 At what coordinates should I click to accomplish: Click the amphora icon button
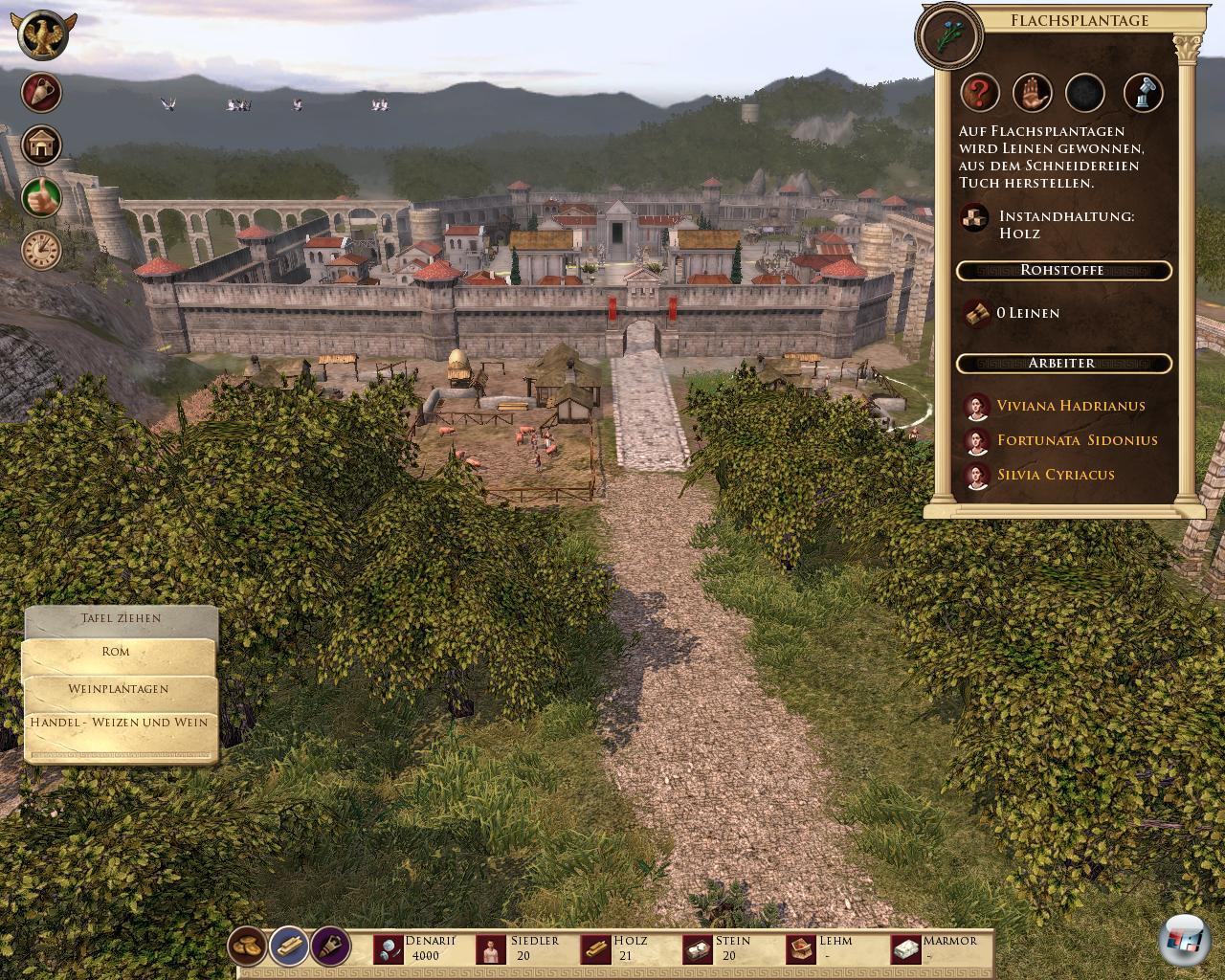(42, 93)
